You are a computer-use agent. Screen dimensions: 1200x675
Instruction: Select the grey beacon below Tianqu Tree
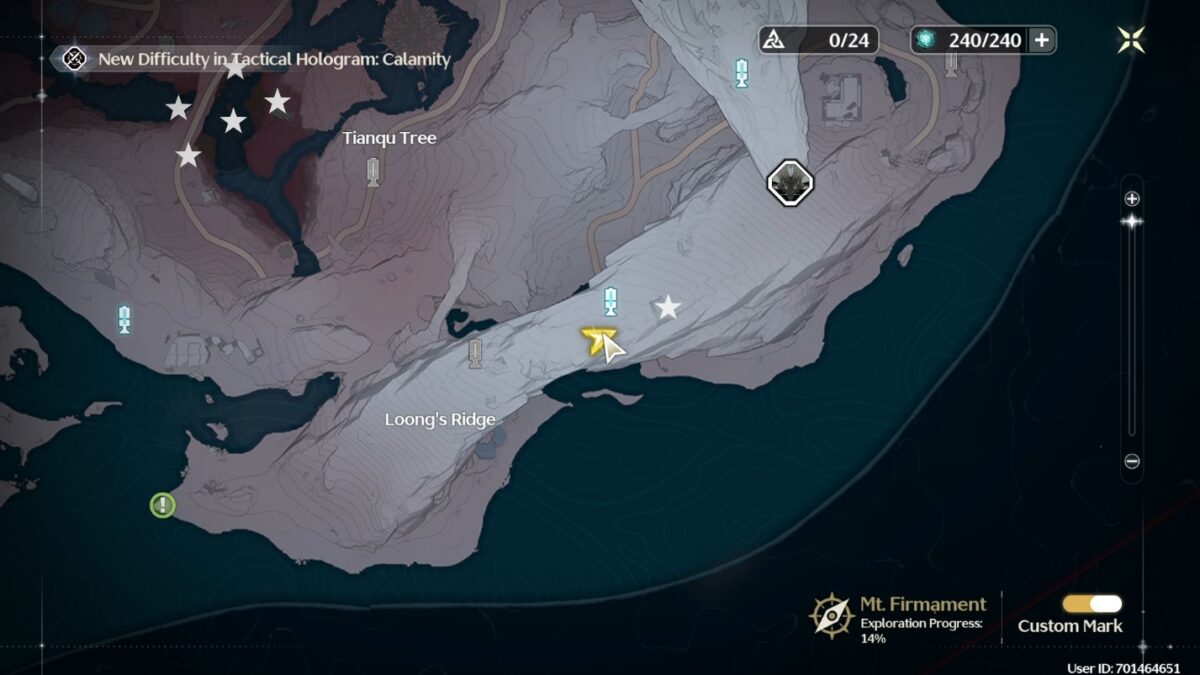(373, 172)
